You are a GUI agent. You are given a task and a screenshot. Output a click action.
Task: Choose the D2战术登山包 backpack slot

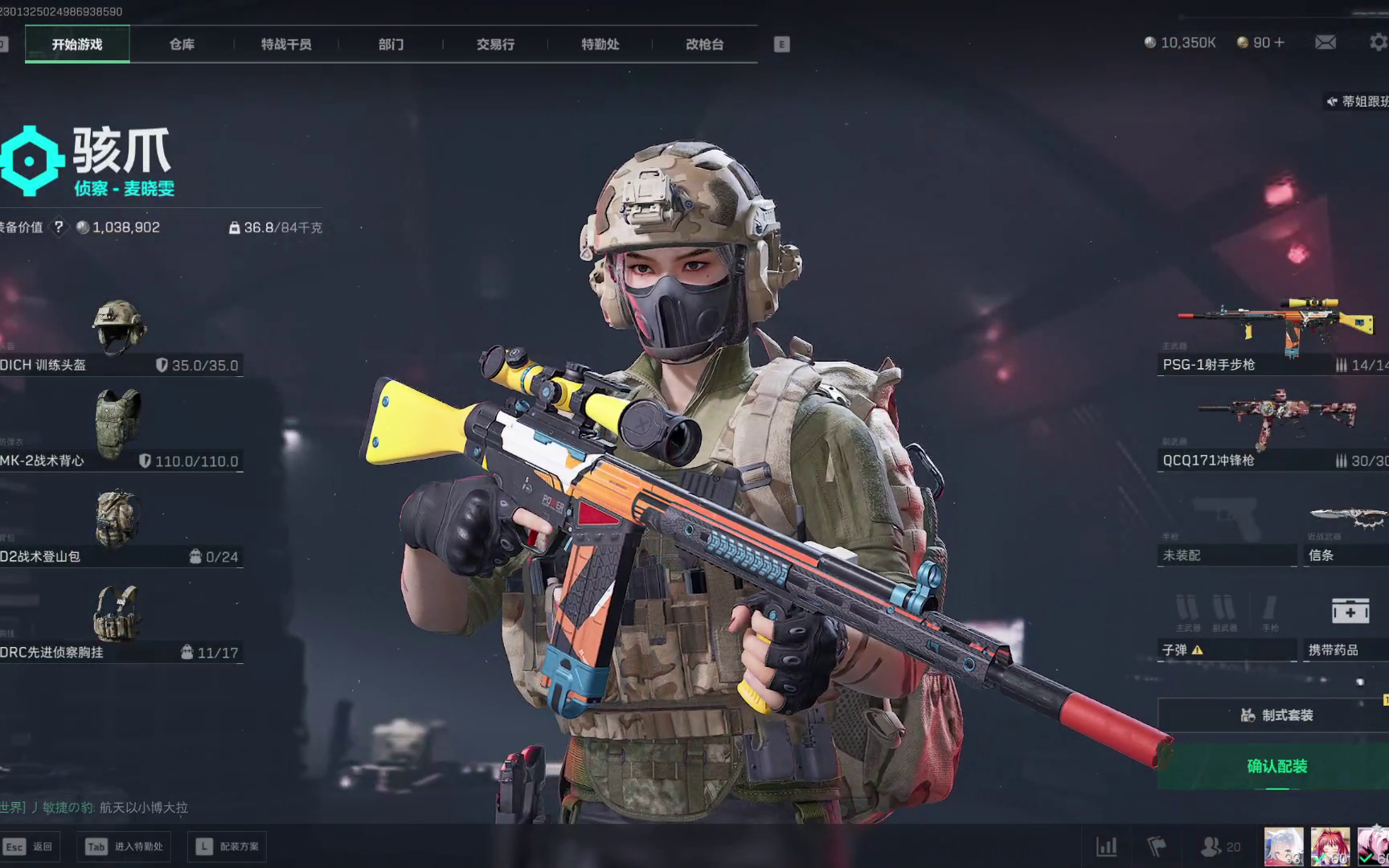tap(119, 527)
